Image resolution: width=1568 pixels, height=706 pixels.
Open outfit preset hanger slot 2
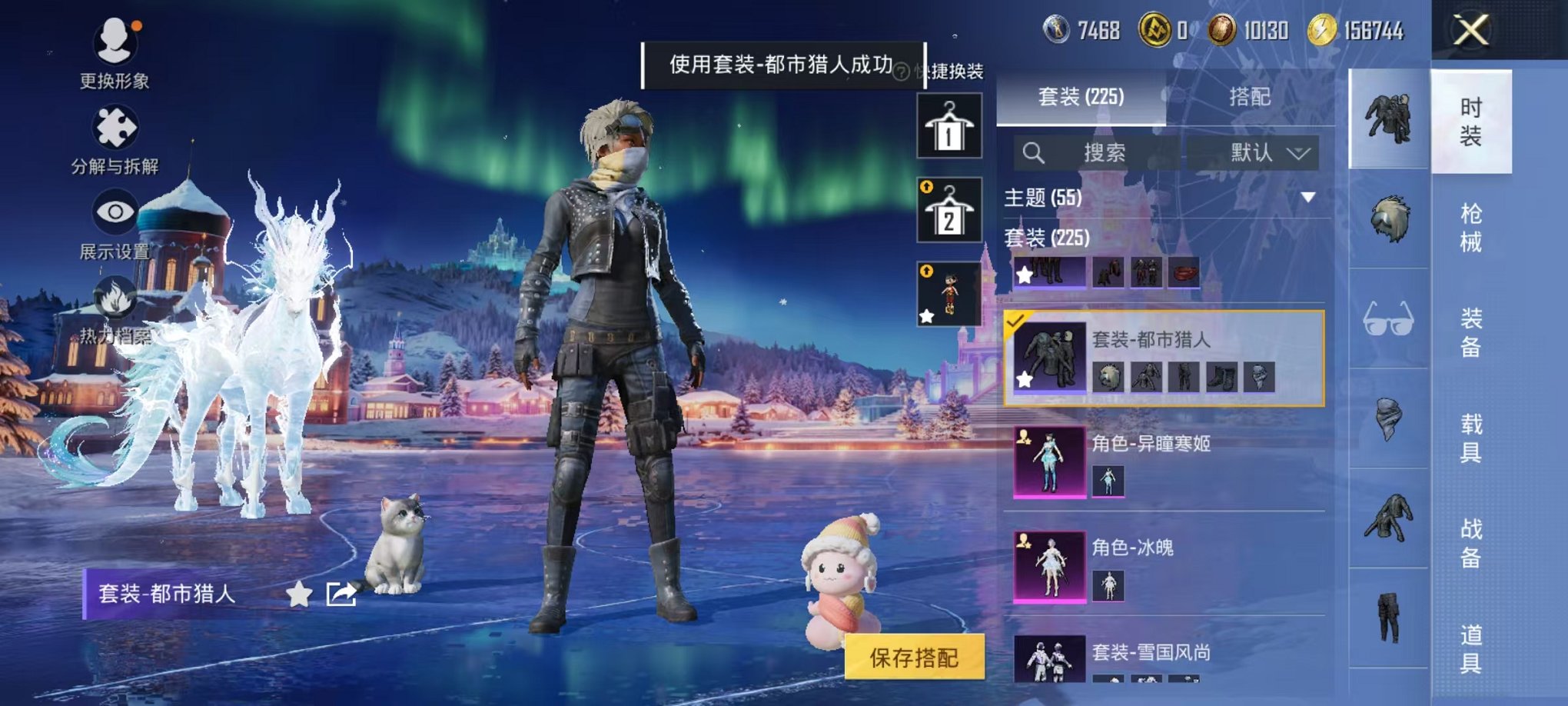949,208
